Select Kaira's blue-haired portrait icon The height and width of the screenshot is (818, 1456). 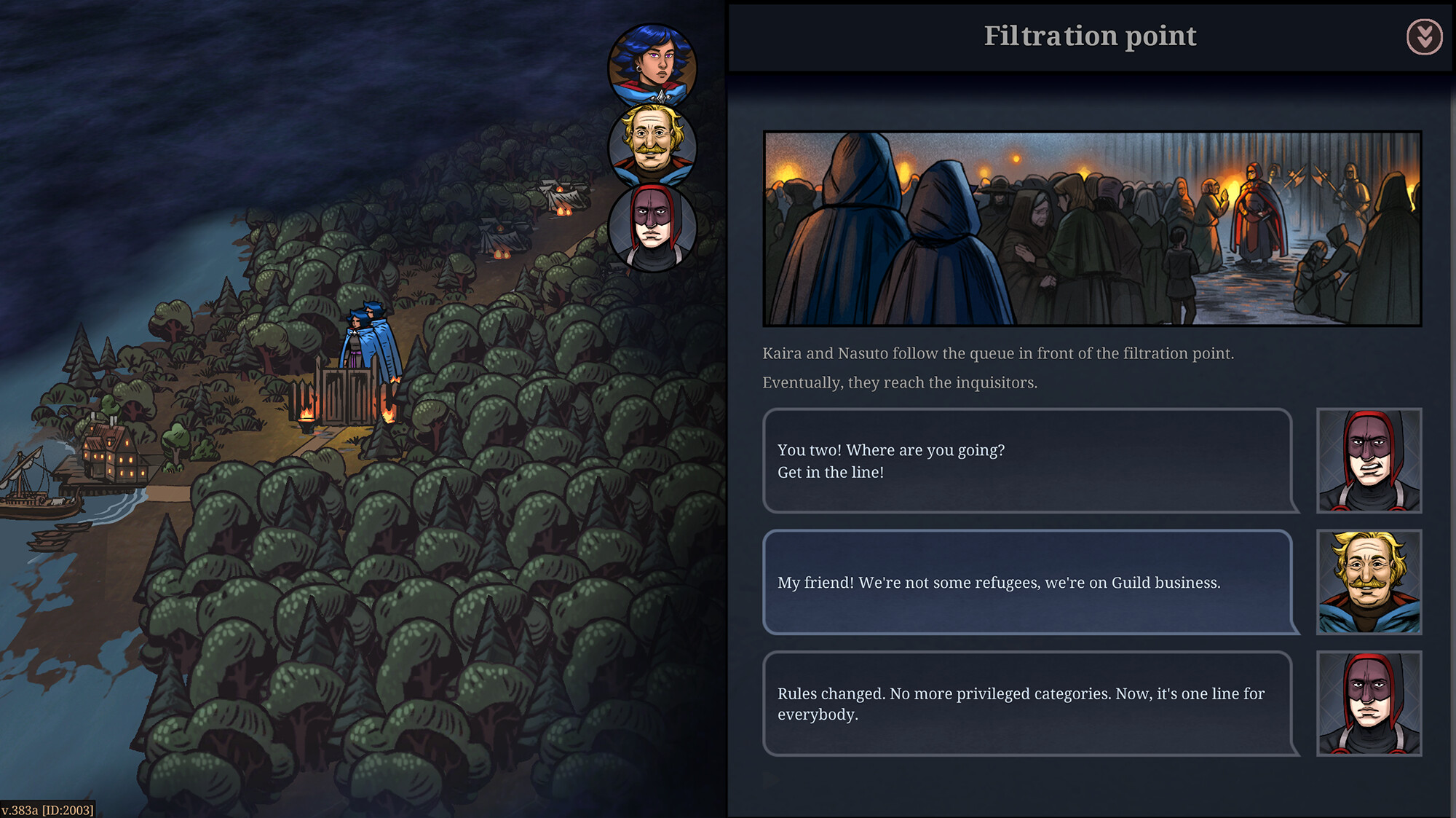[653, 63]
